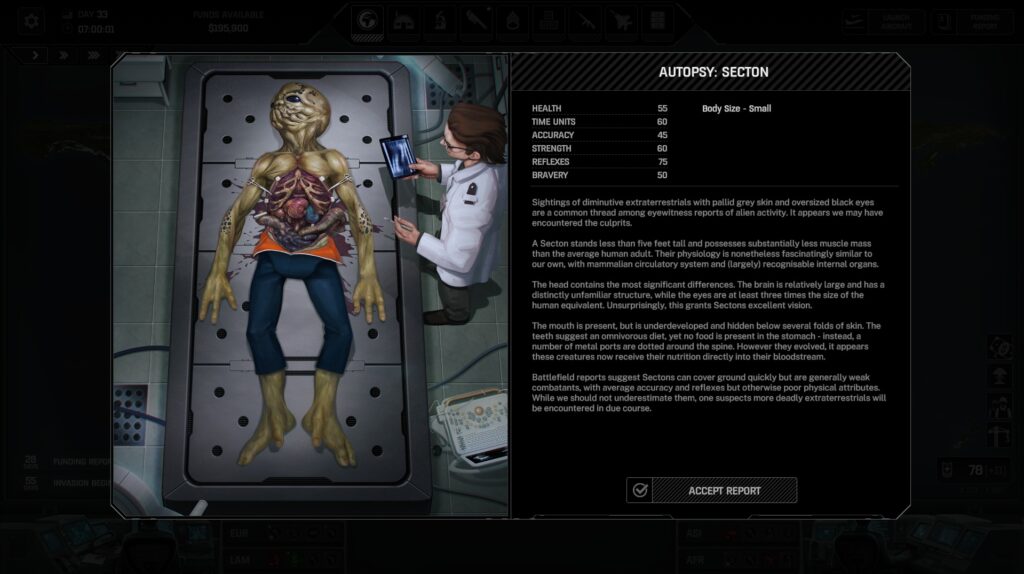Screen dimensions: 1024x574
Task: Open the wrench engineering tab
Action: point(475,21)
